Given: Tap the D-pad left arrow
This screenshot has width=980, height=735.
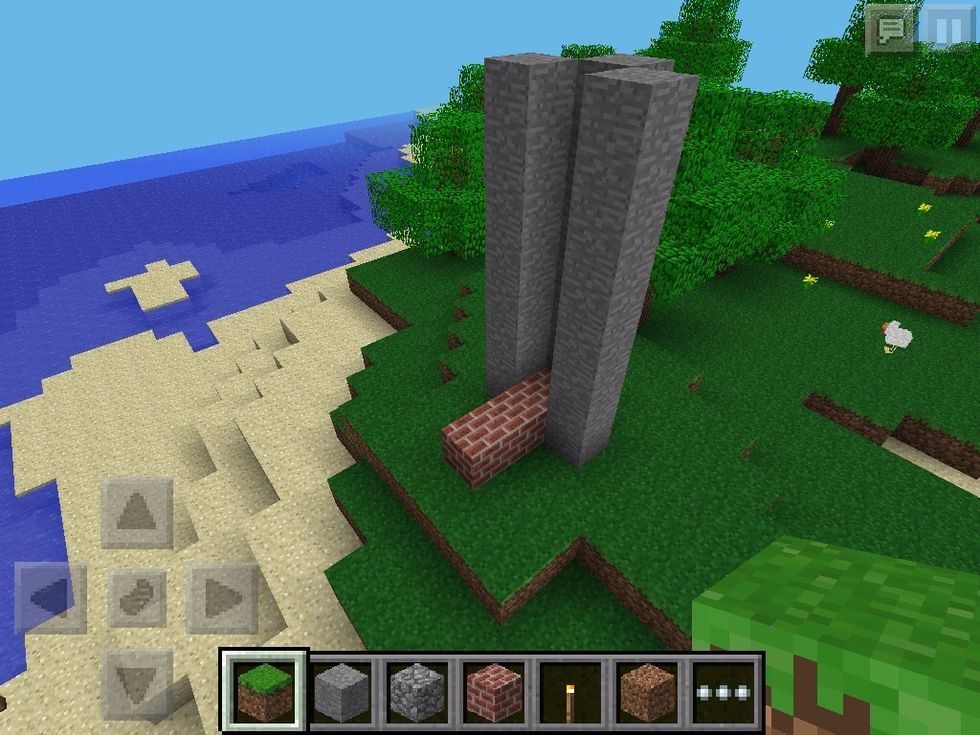Looking at the screenshot, I should tap(50, 599).
